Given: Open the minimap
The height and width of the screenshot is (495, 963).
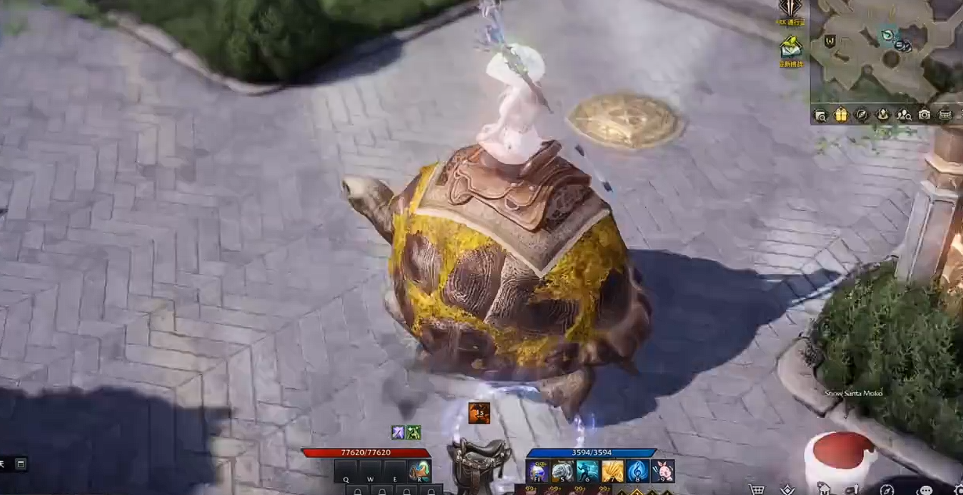Looking at the screenshot, I should tap(886, 48).
